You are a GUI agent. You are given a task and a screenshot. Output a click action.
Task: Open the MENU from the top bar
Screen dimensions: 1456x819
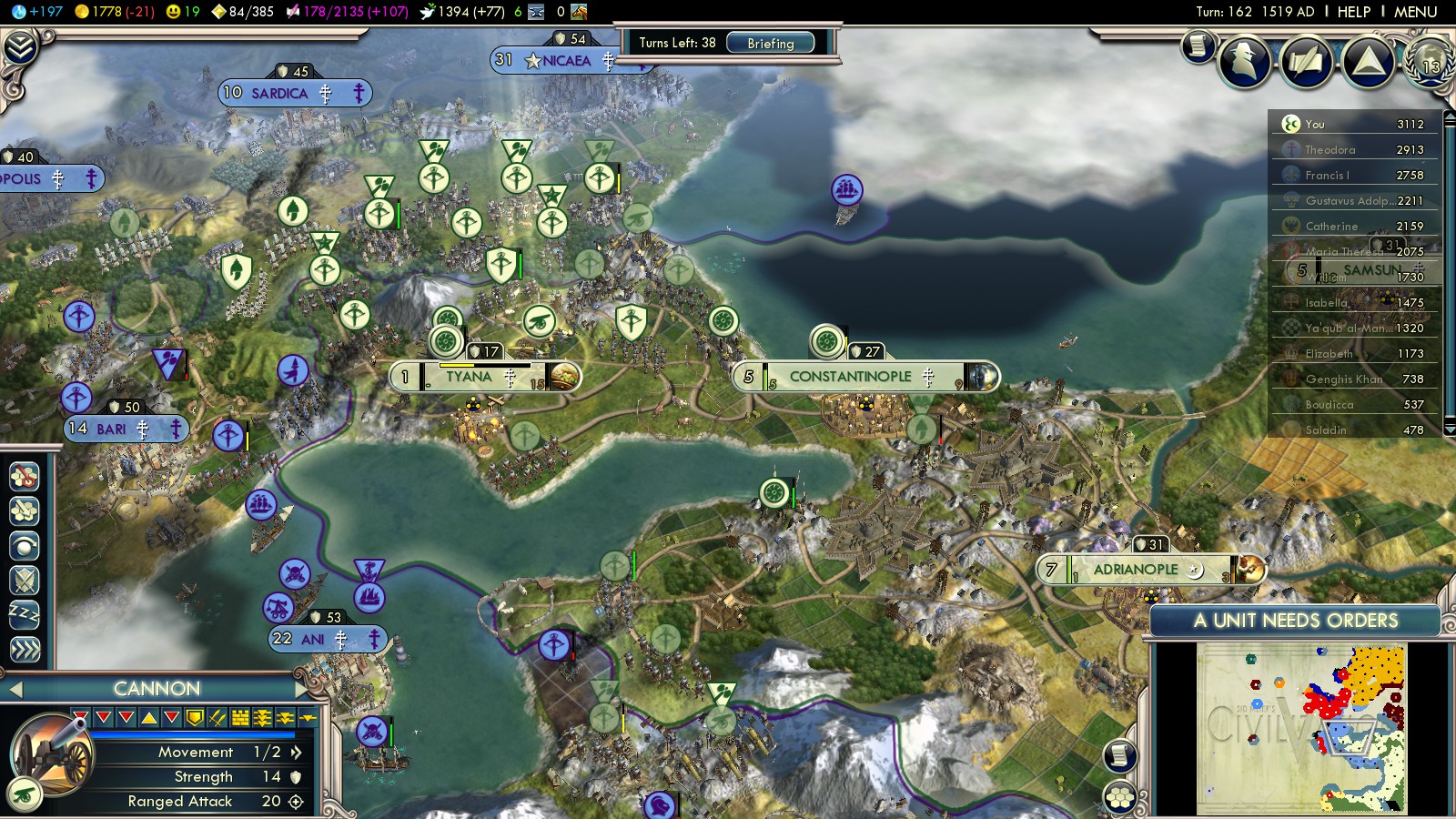[1415, 12]
